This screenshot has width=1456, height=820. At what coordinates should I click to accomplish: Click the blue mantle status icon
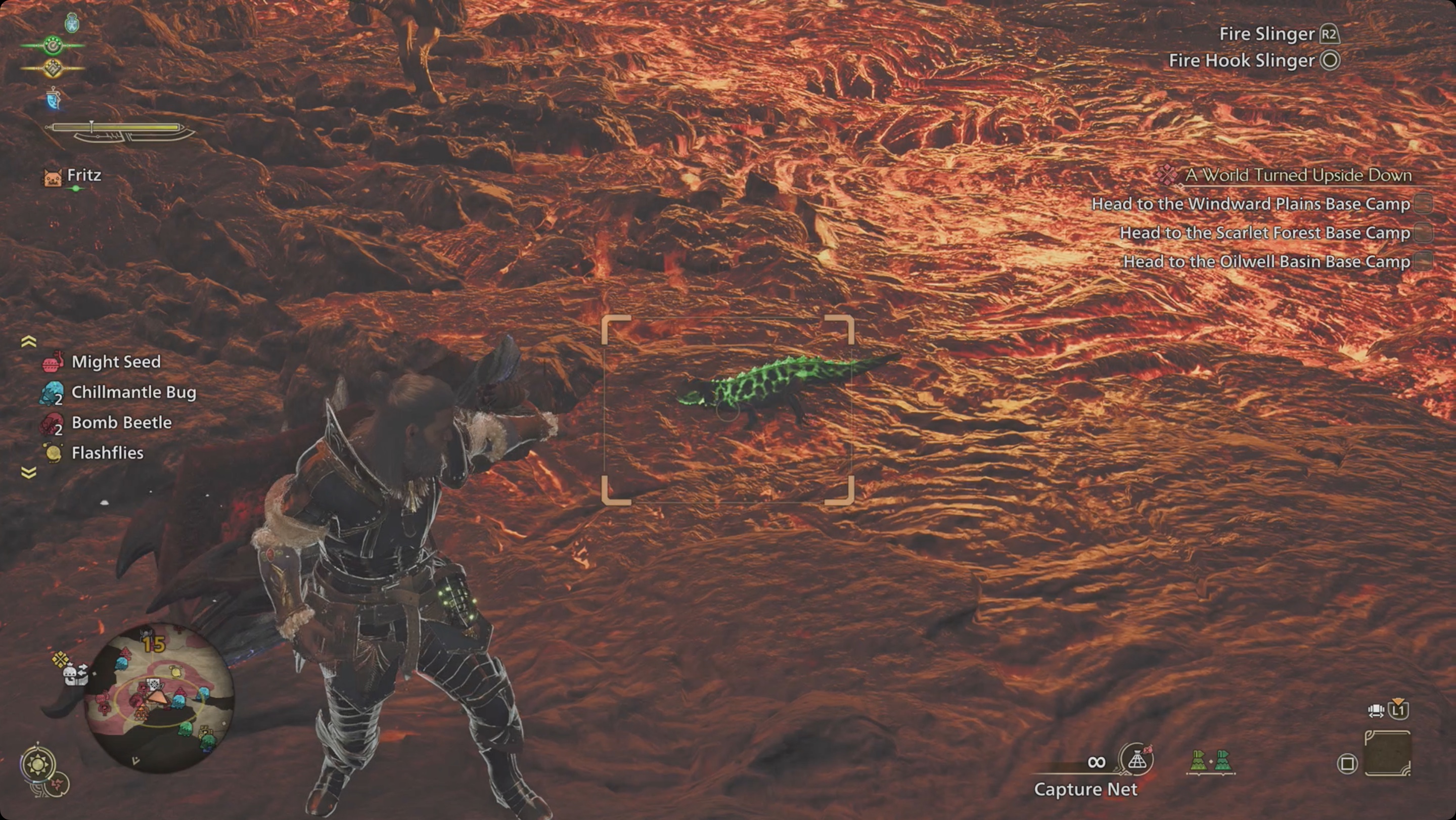click(54, 100)
